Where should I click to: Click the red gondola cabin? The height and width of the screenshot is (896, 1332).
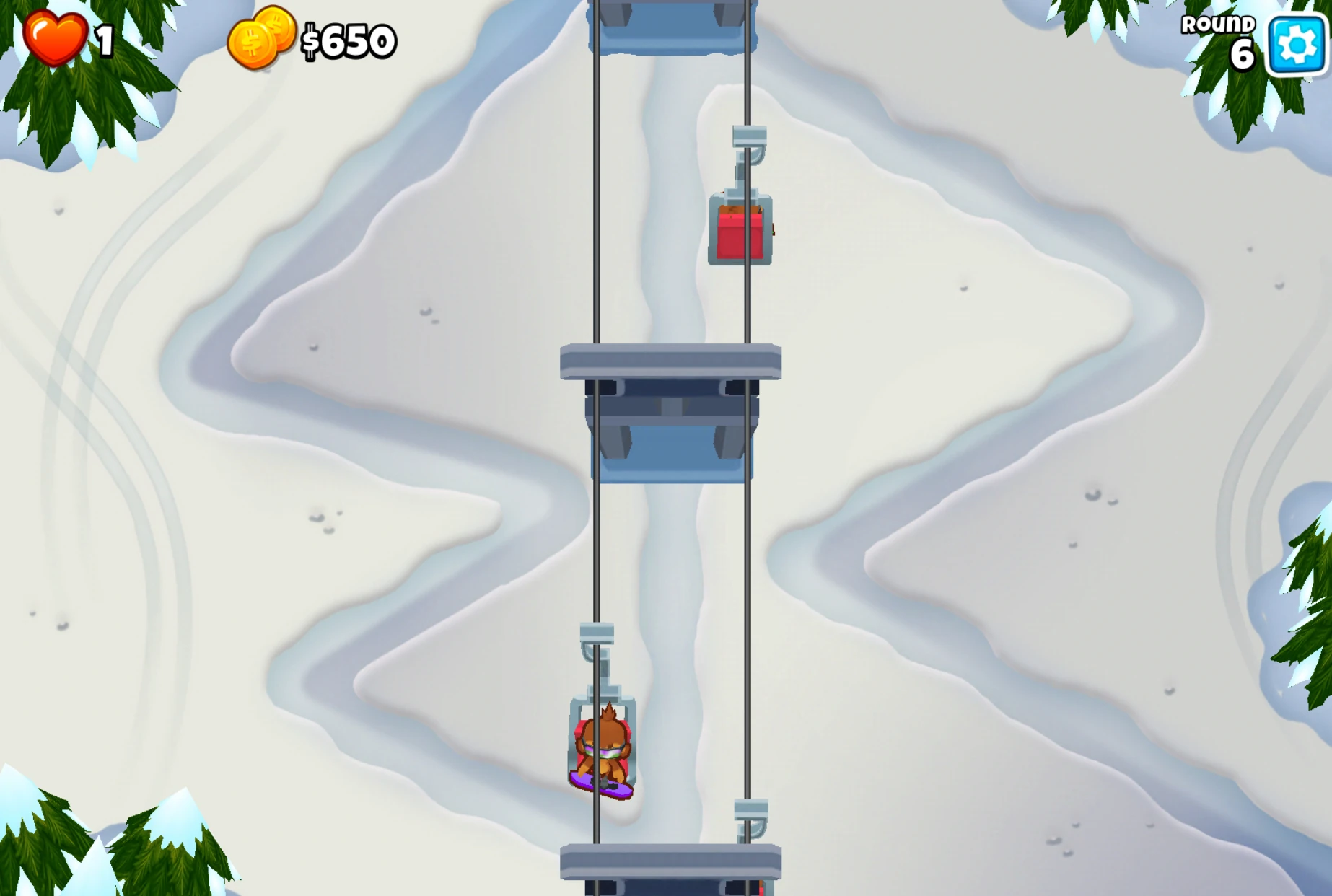(740, 229)
